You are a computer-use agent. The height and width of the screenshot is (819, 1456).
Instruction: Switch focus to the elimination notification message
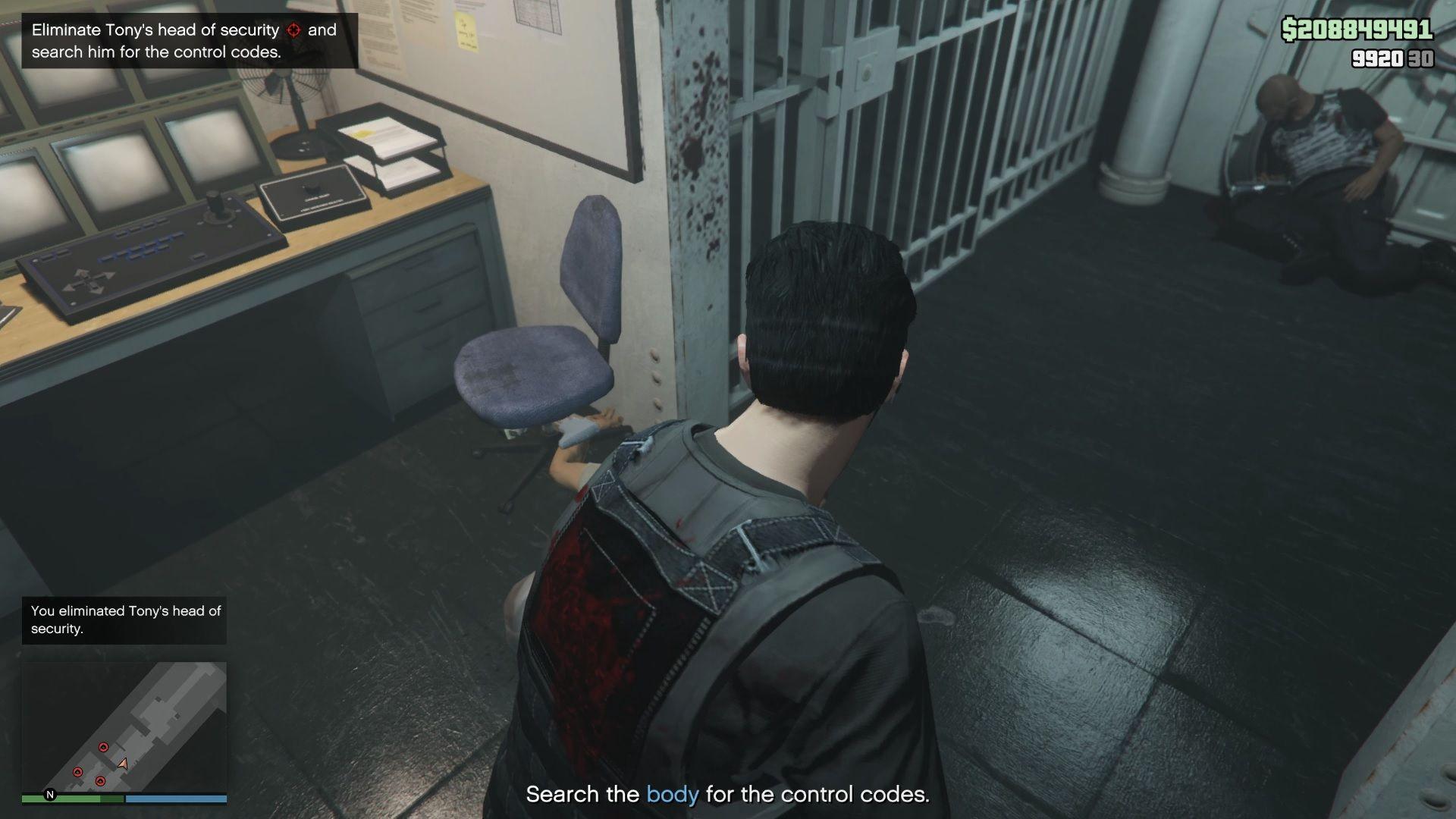pos(124,619)
